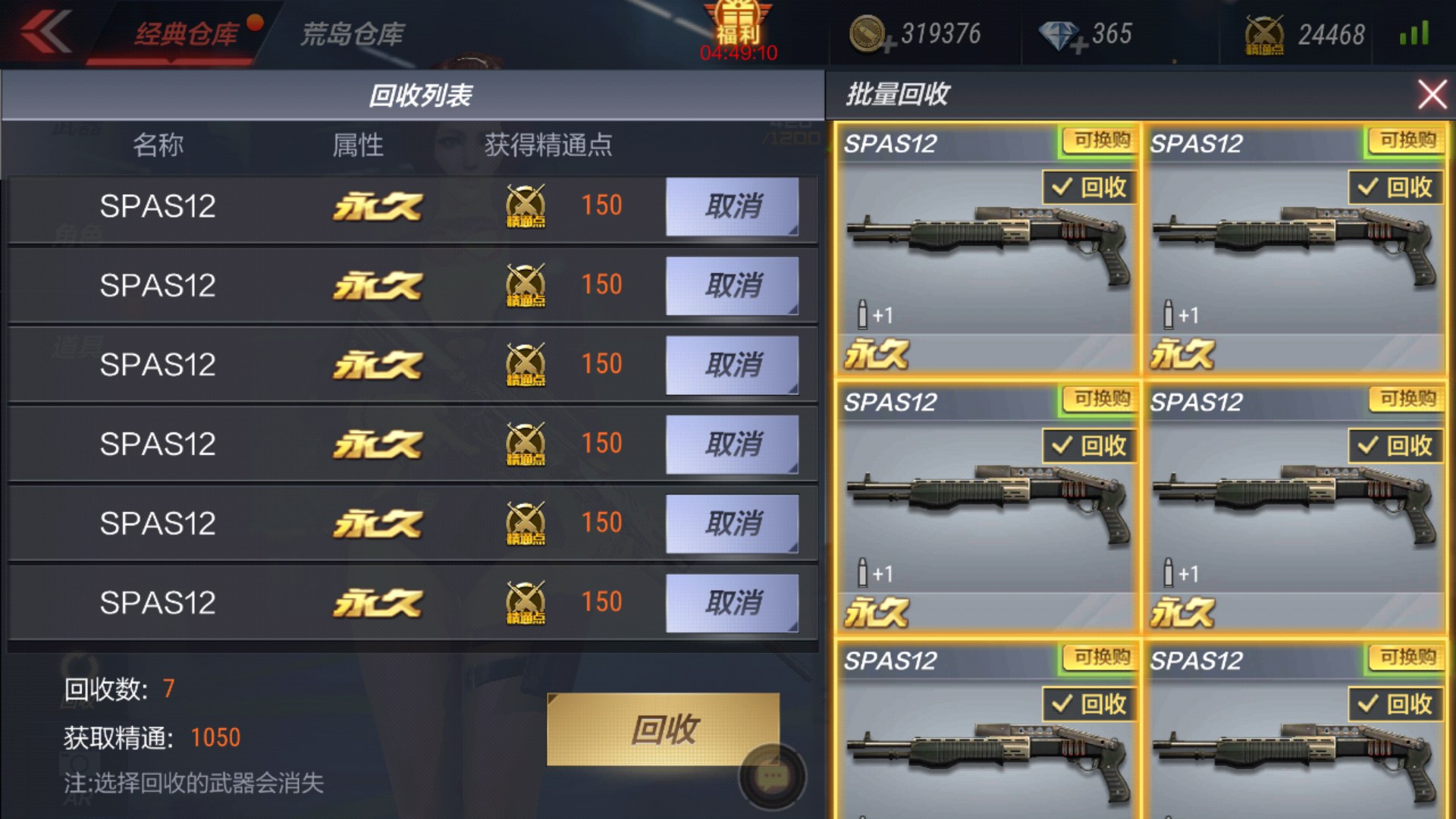The width and height of the screenshot is (1456, 819).
Task: Add gold coins via the coin icon
Action: pyautogui.click(x=870, y=35)
